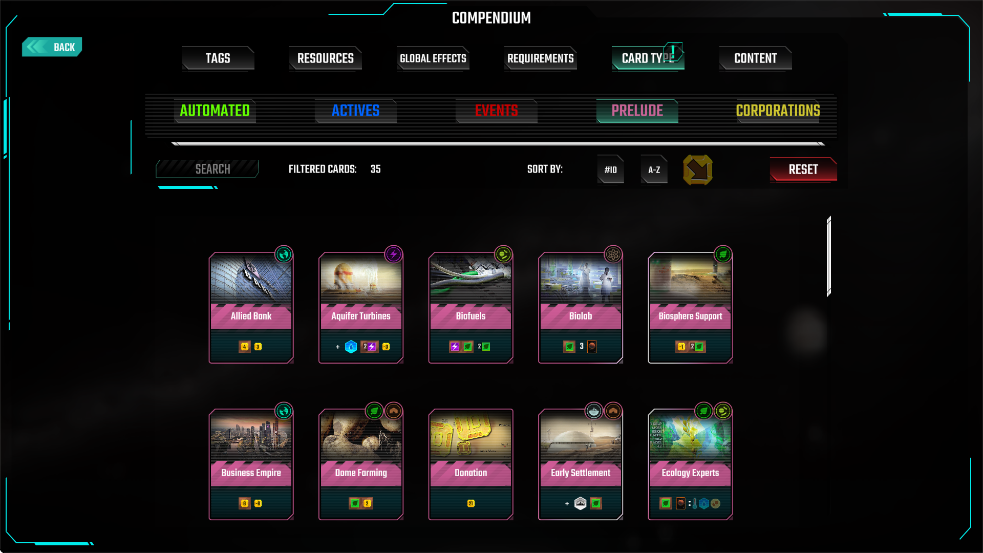
Task: Open the Aquifer Turbines card
Action: click(361, 307)
